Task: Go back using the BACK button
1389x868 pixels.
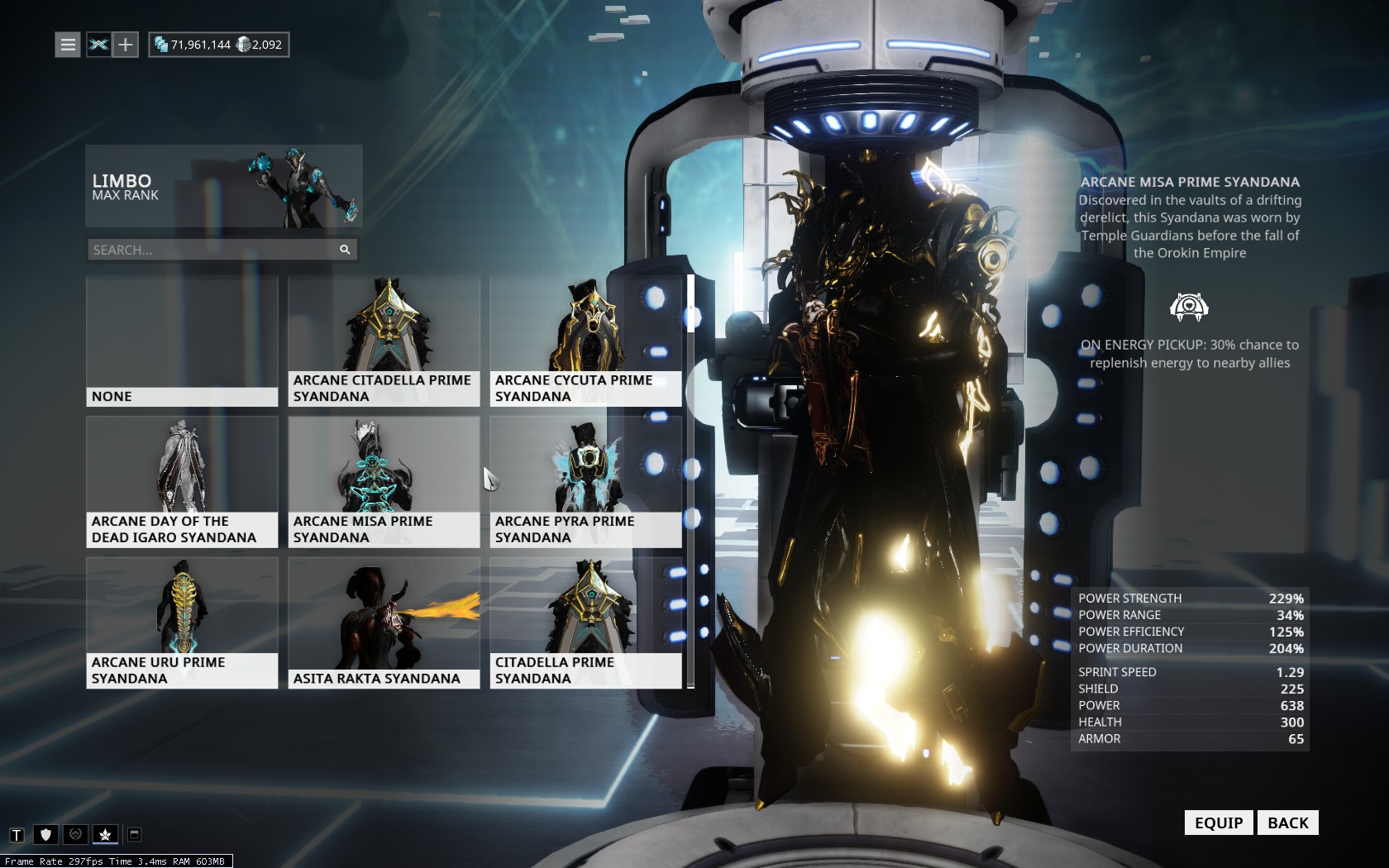Action: tap(1287, 823)
